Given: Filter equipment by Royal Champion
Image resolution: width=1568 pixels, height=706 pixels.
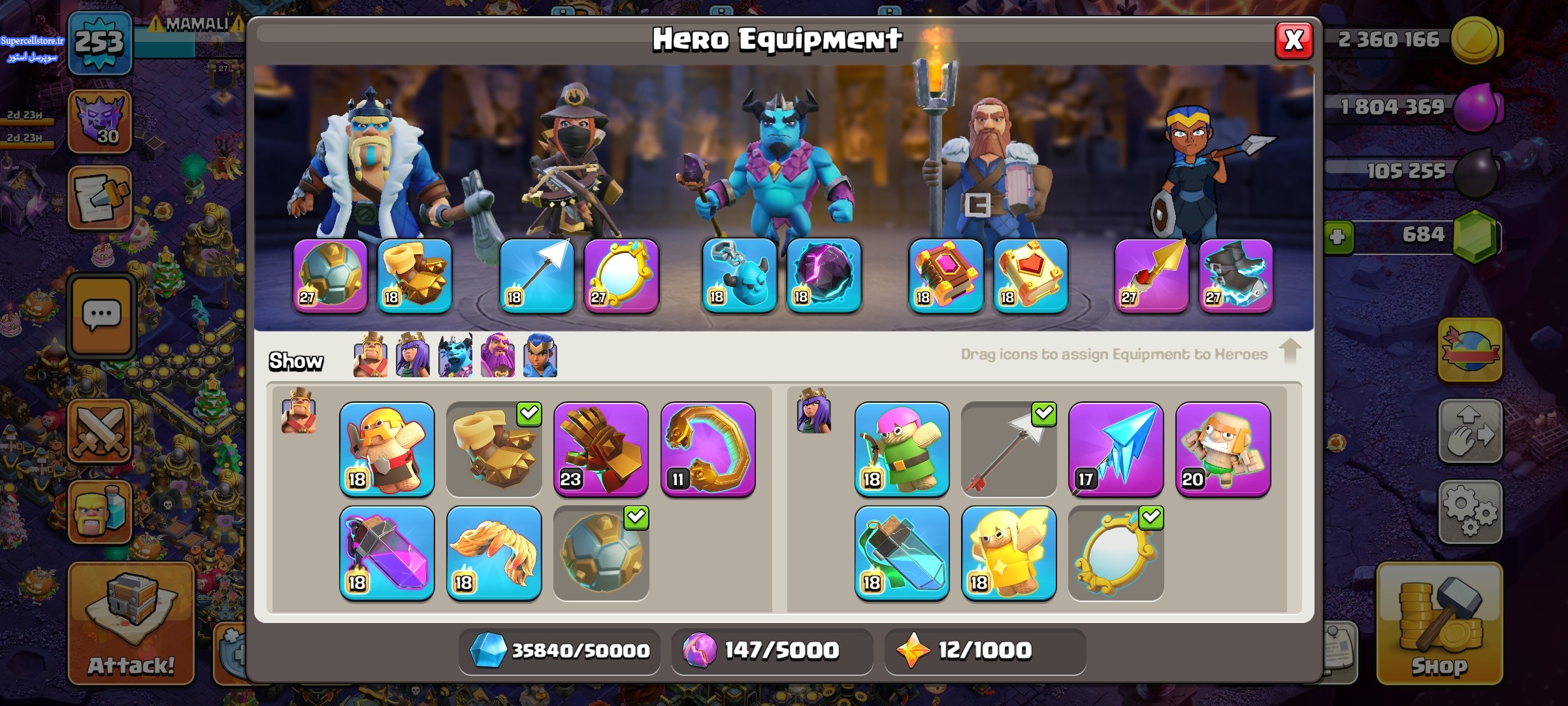Looking at the screenshot, I should [x=540, y=356].
